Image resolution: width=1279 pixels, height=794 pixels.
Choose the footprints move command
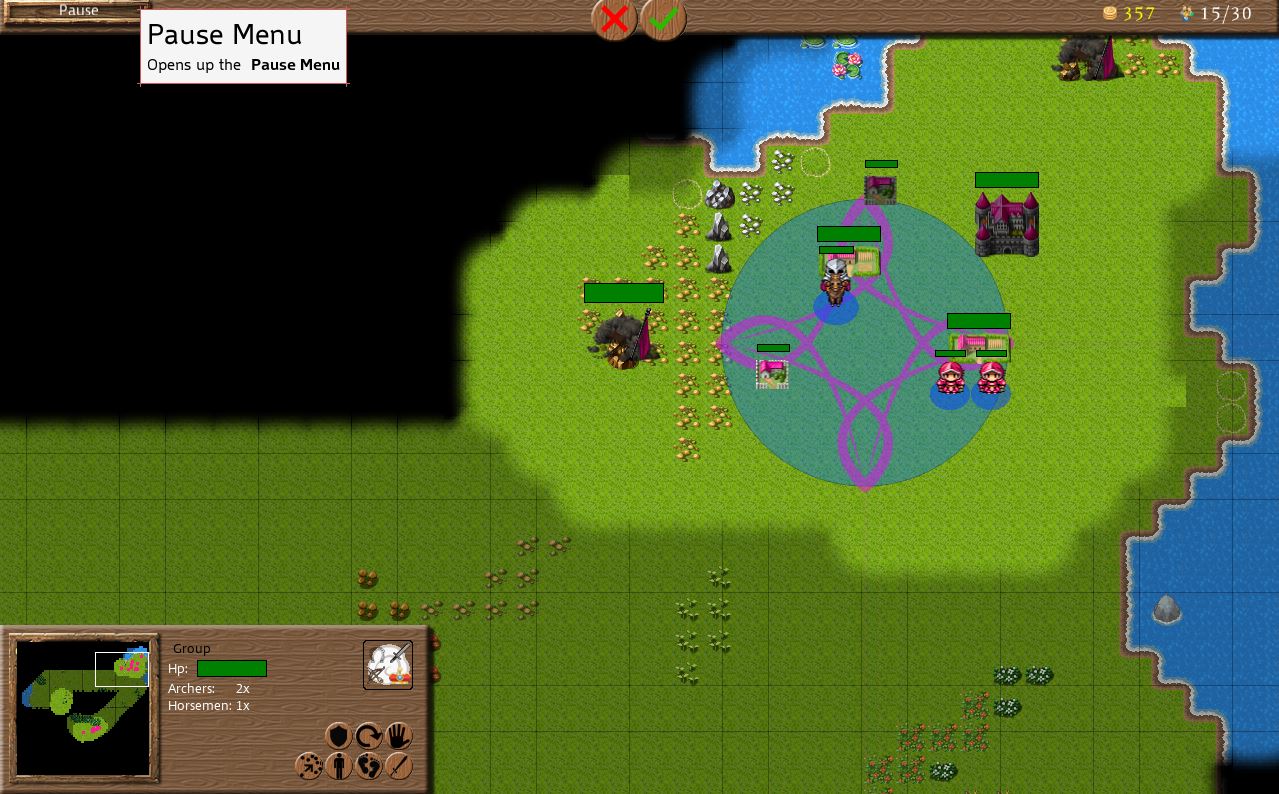369,766
